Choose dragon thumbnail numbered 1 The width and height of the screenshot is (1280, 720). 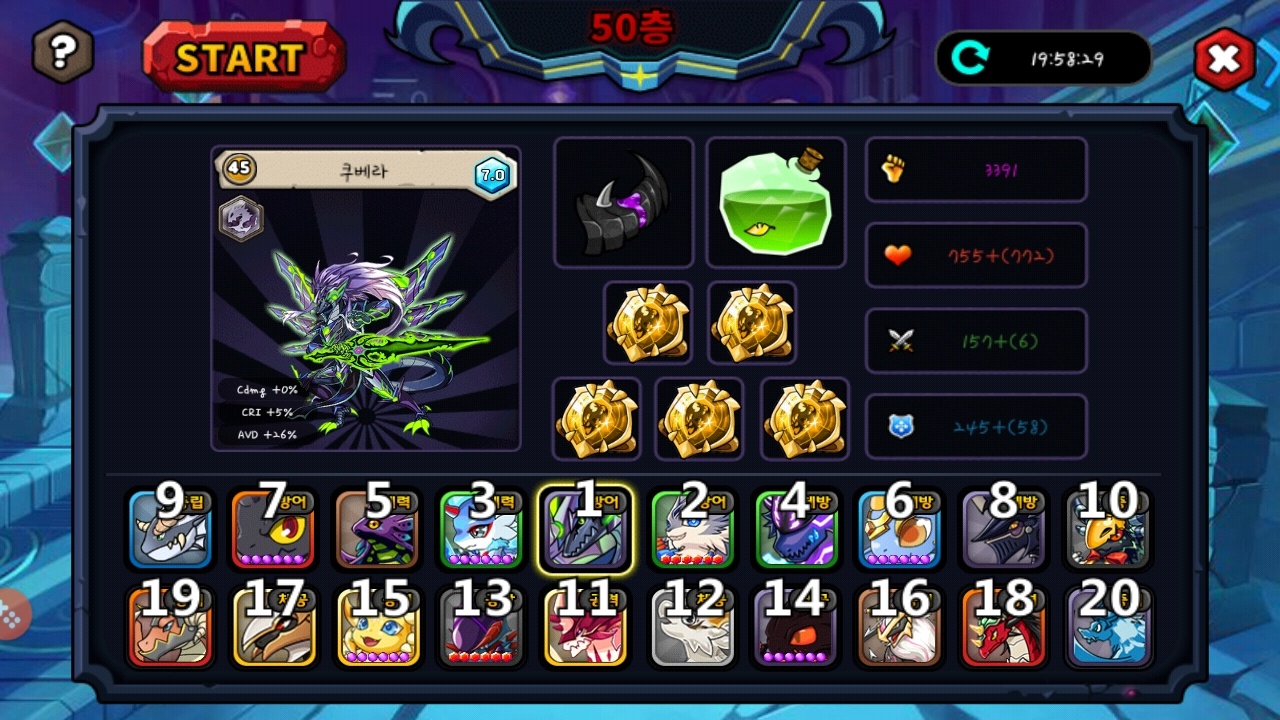point(586,530)
